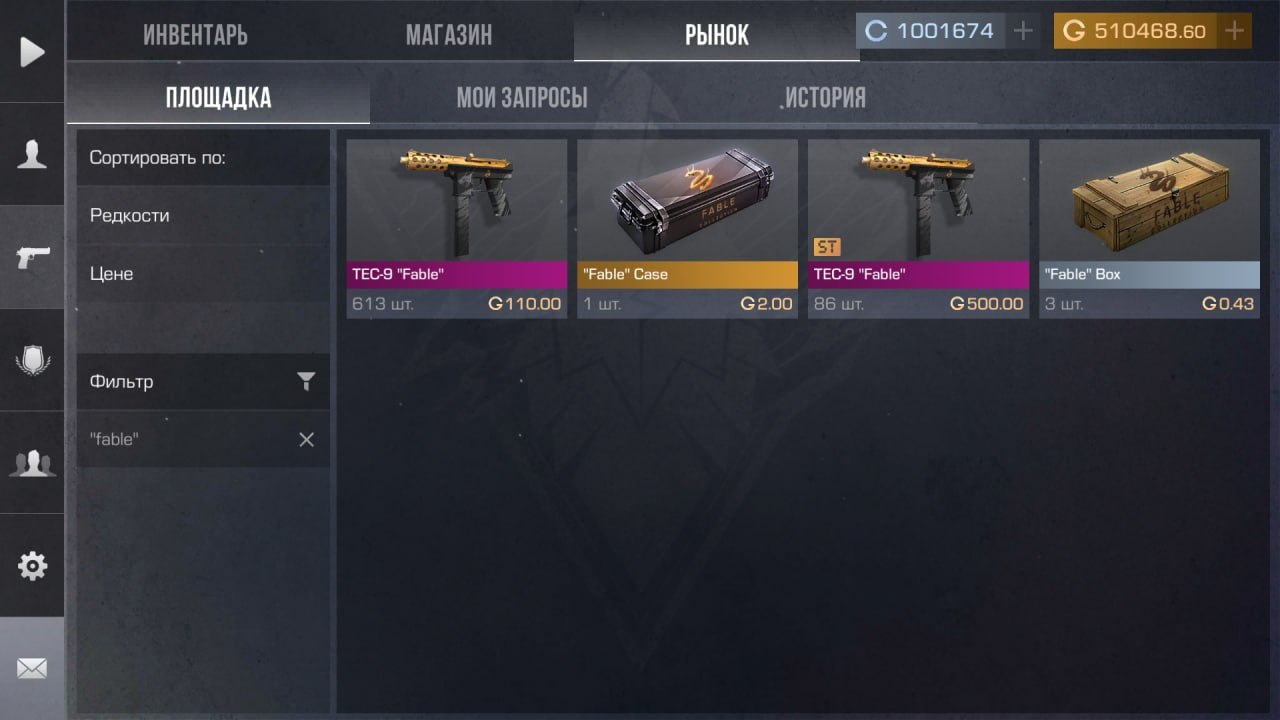Show the Мои запросы sub-tab
The image size is (1280, 720).
pyautogui.click(x=521, y=98)
